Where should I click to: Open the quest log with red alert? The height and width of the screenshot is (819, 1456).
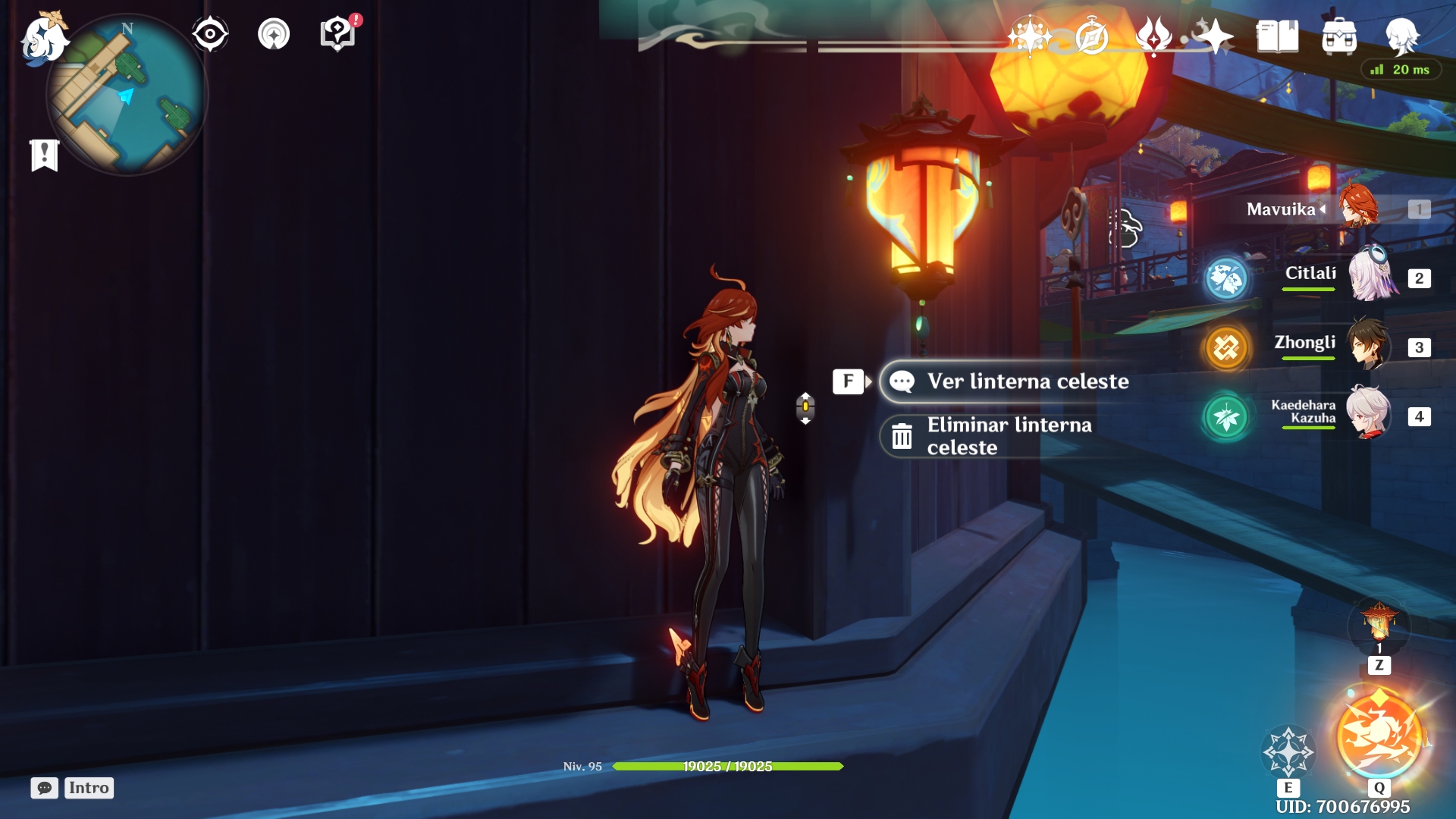(x=338, y=34)
